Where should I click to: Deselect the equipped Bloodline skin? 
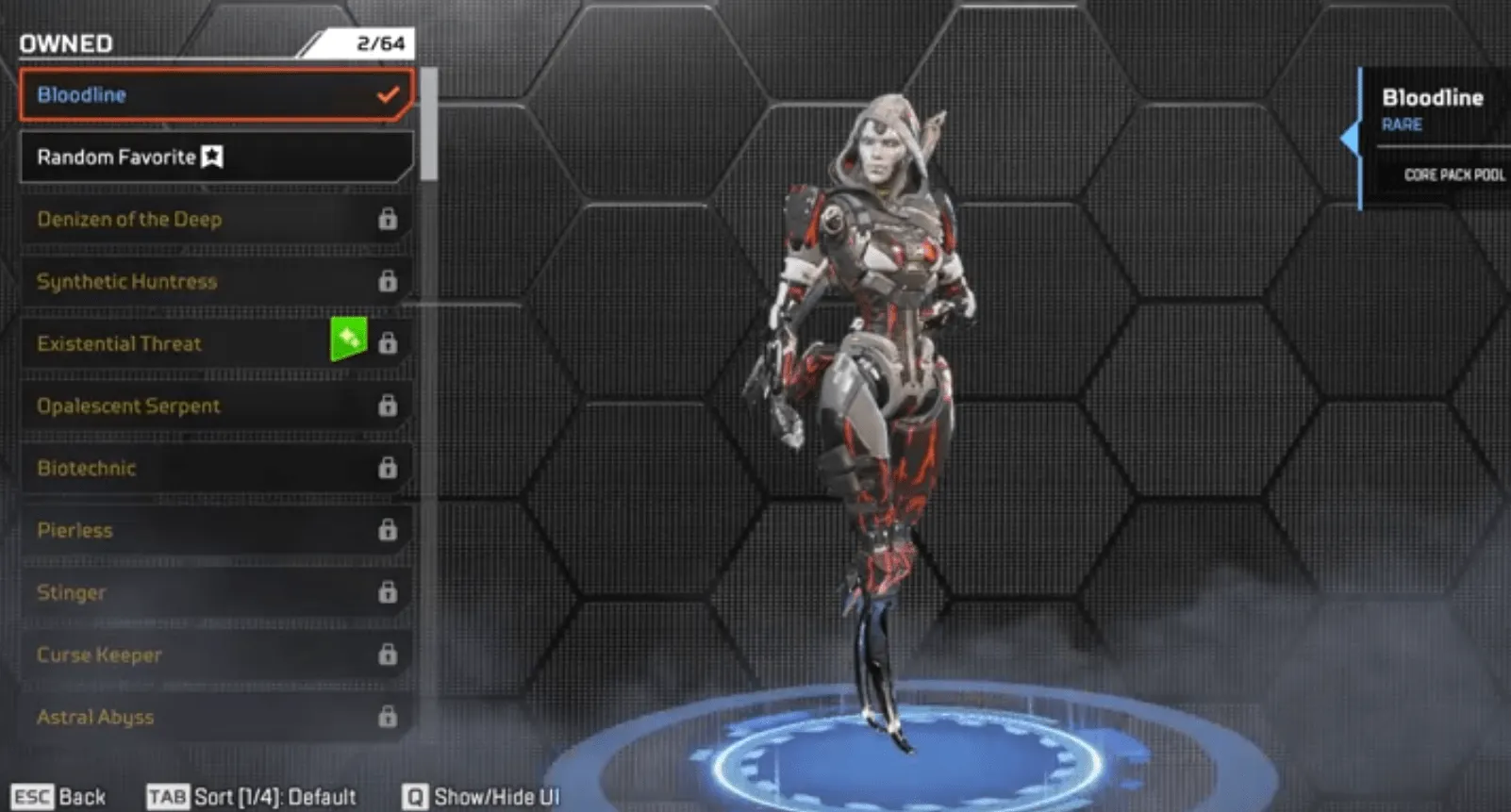[x=189, y=94]
